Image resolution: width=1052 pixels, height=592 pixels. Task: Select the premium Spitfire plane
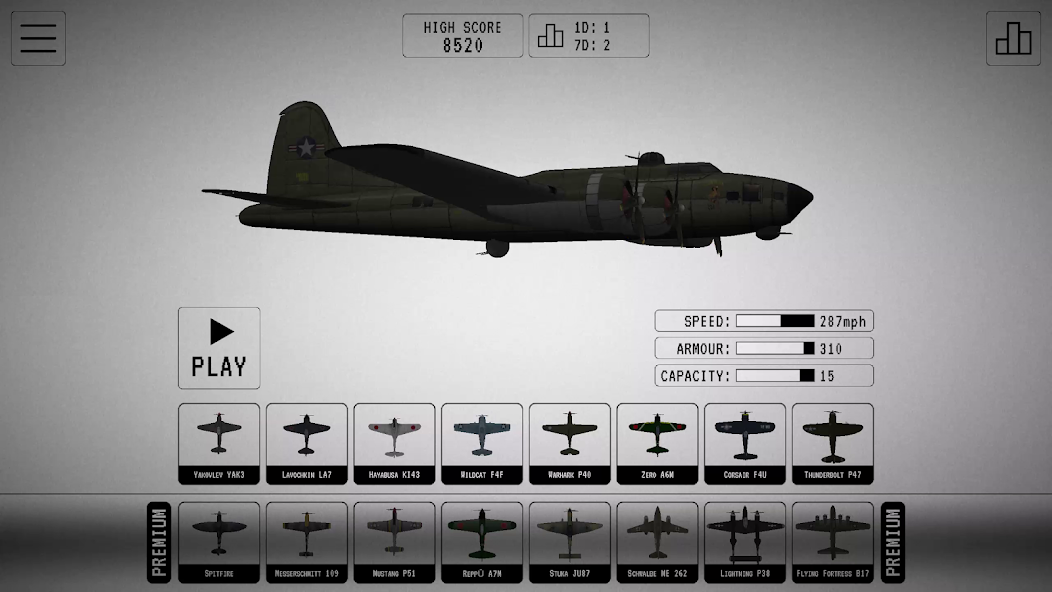click(219, 541)
